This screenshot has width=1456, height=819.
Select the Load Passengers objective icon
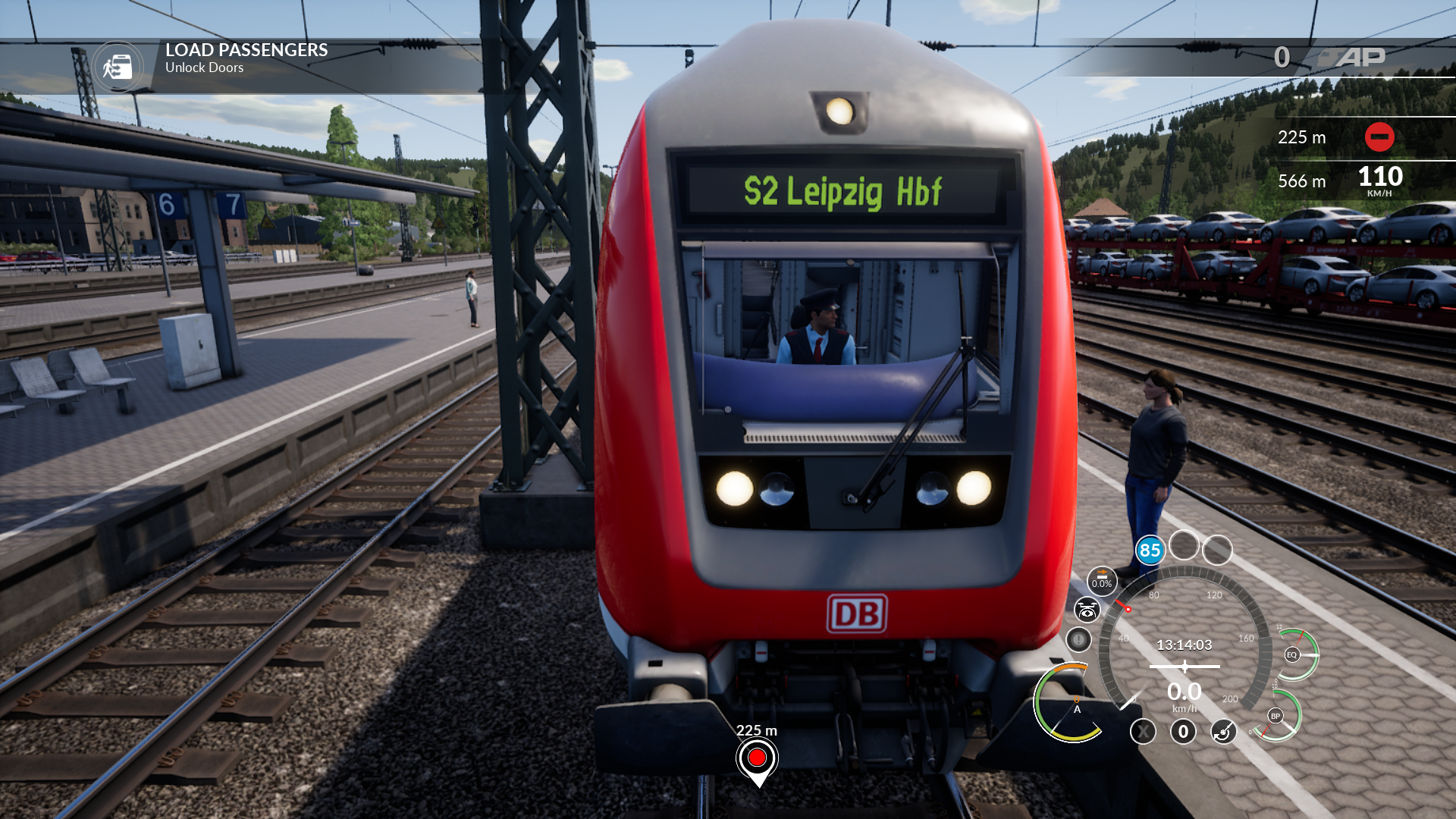(x=118, y=67)
